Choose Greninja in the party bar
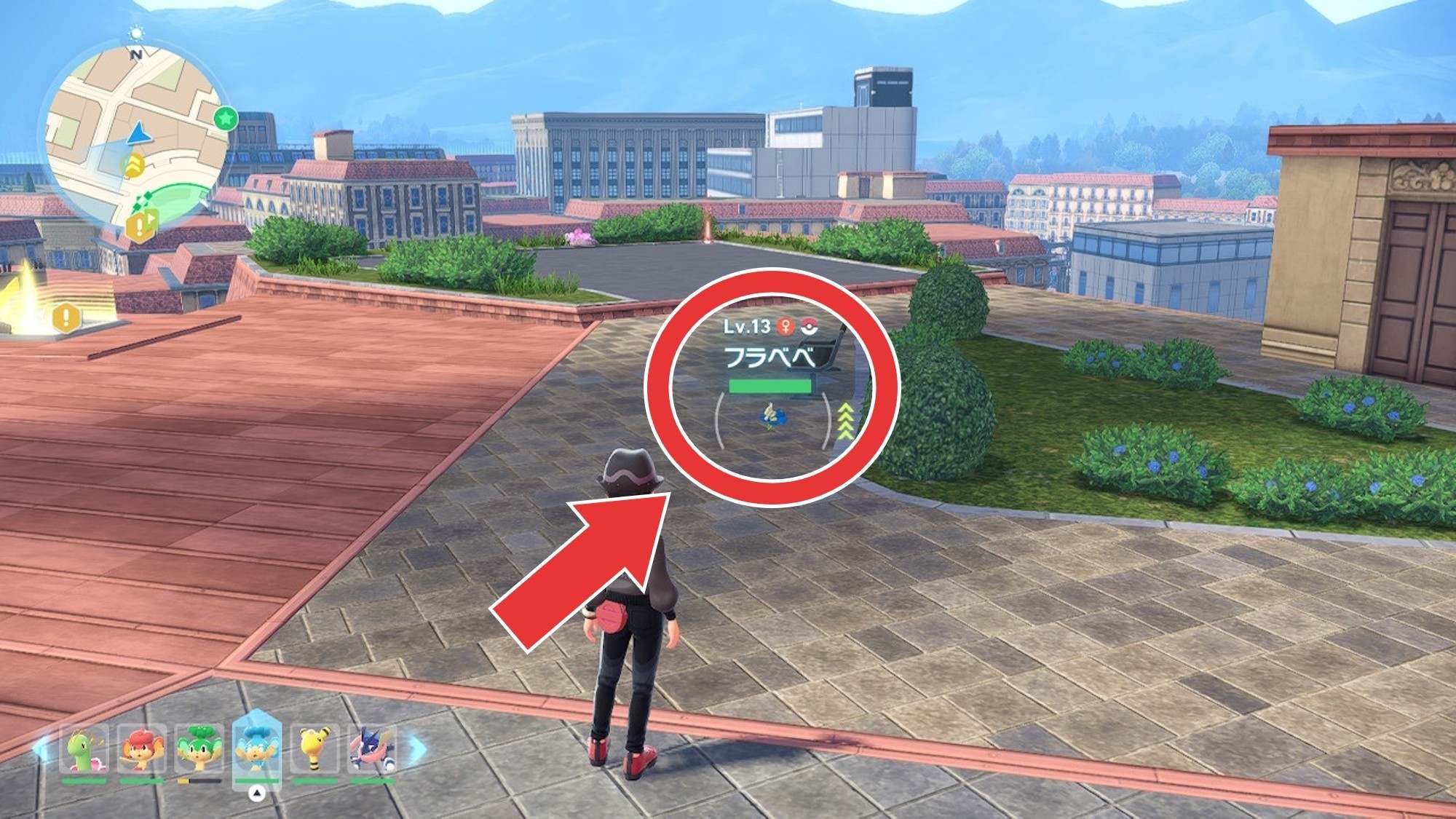This screenshot has height=819, width=1456. [372, 750]
